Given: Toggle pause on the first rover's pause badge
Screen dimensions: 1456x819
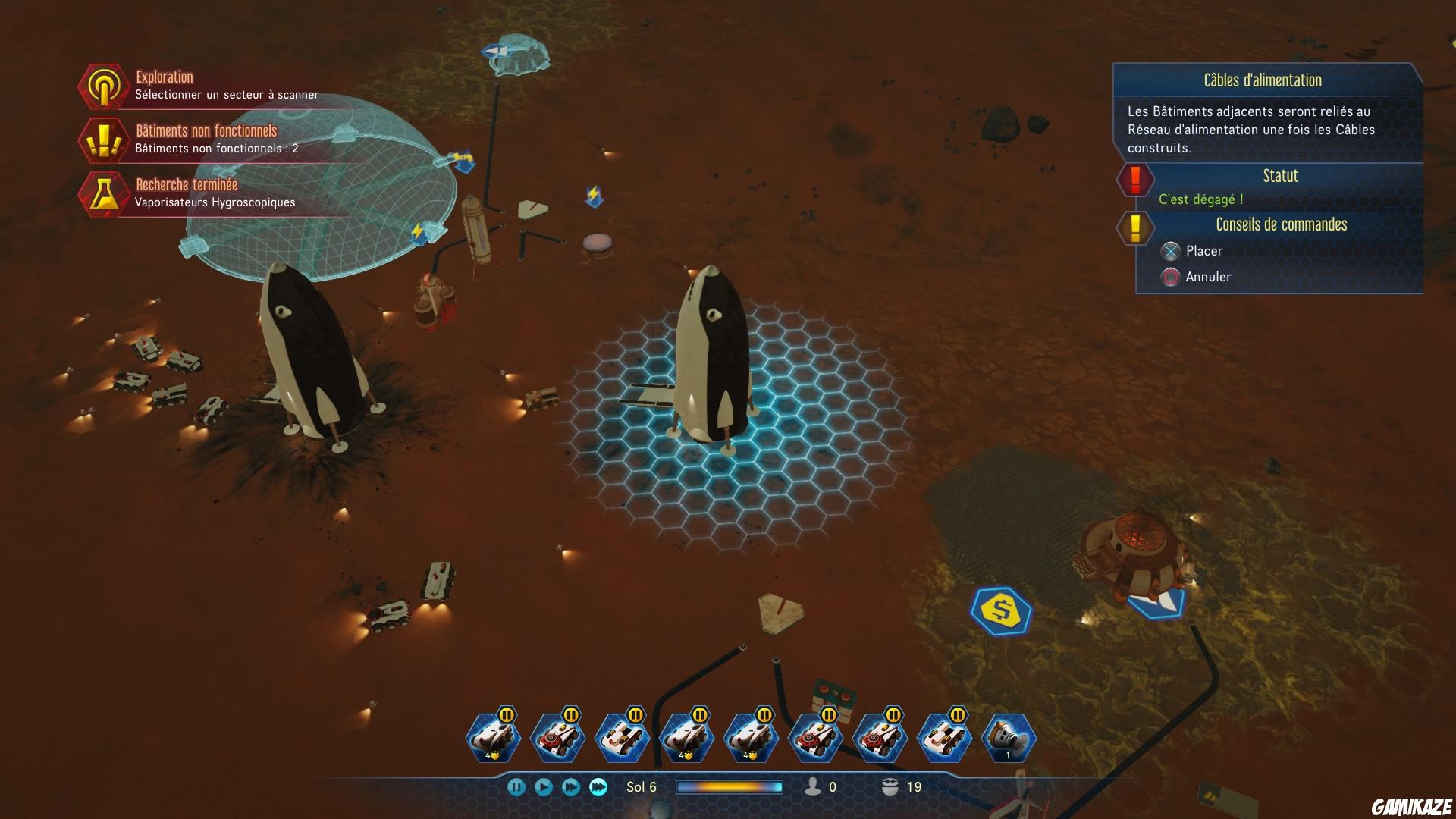Looking at the screenshot, I should [x=506, y=716].
